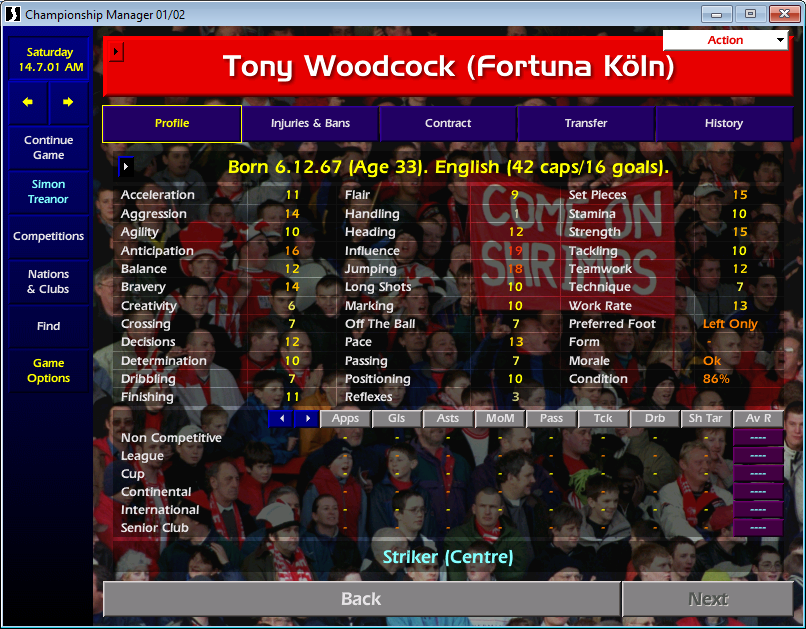
Task: Go Back using the bottom button
Action: point(361,599)
